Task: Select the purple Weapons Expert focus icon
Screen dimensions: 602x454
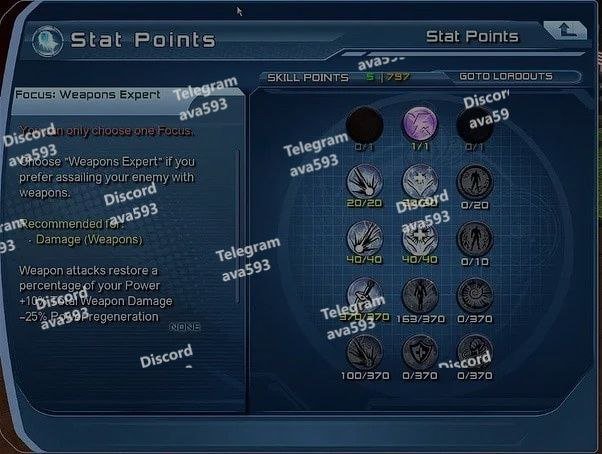Action: [420, 125]
